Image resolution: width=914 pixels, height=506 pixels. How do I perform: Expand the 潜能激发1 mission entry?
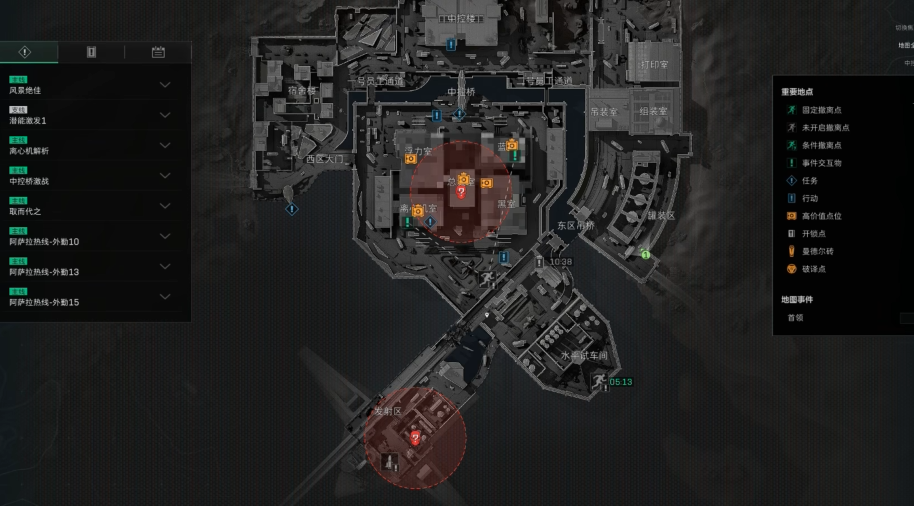[x=165, y=115]
